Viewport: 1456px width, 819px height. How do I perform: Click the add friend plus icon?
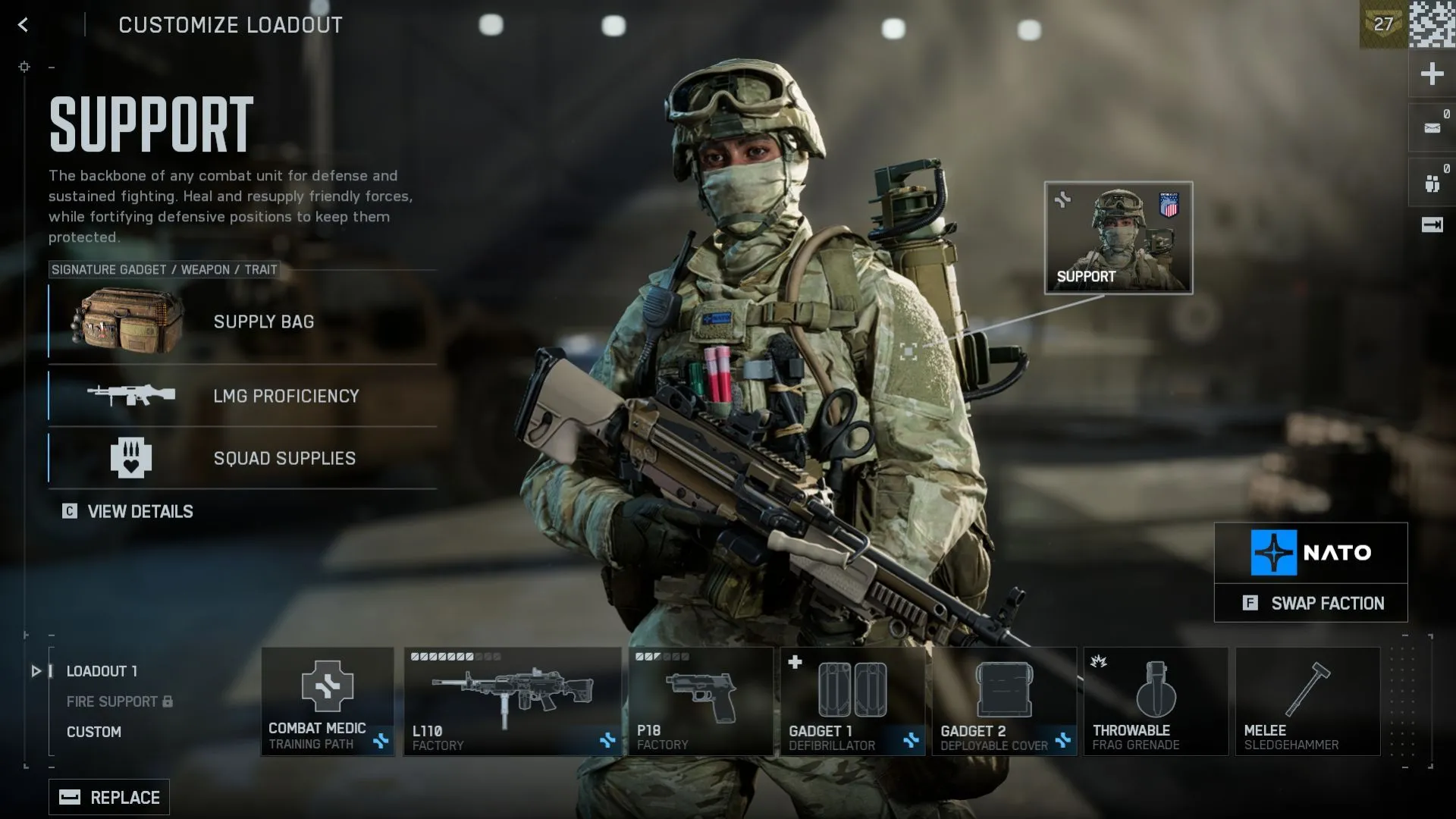point(1432,74)
